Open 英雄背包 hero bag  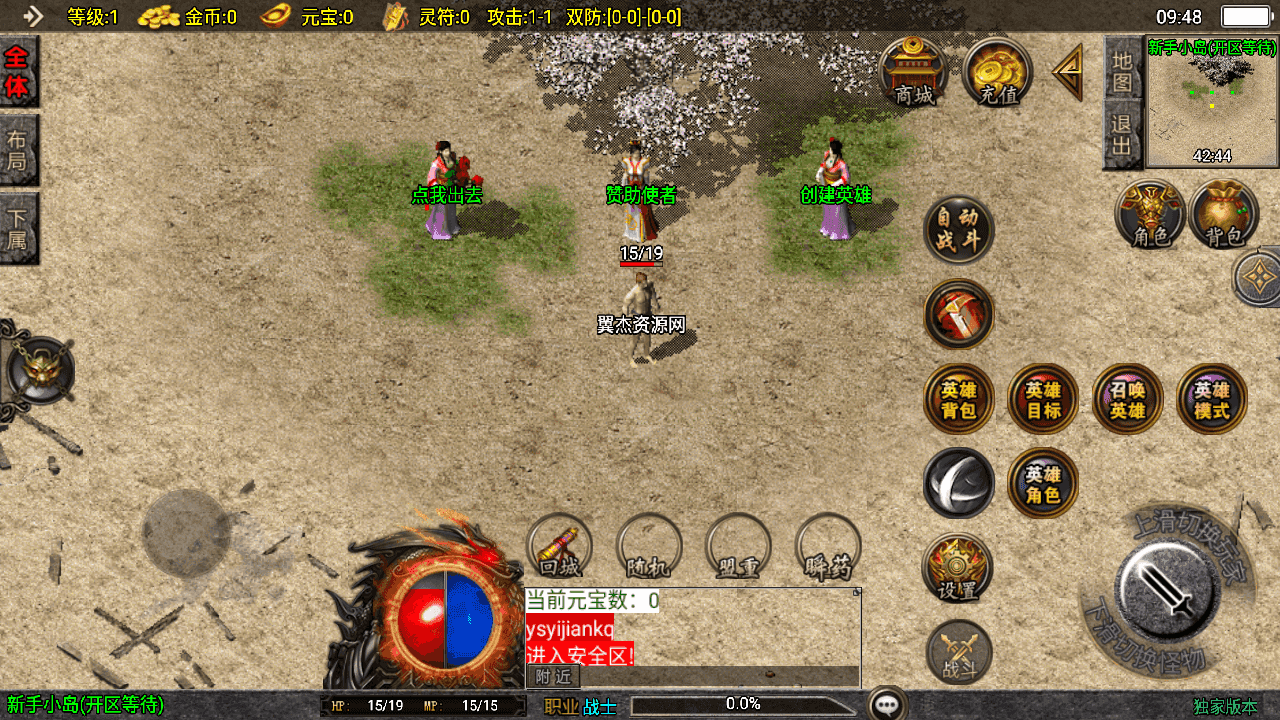click(959, 399)
